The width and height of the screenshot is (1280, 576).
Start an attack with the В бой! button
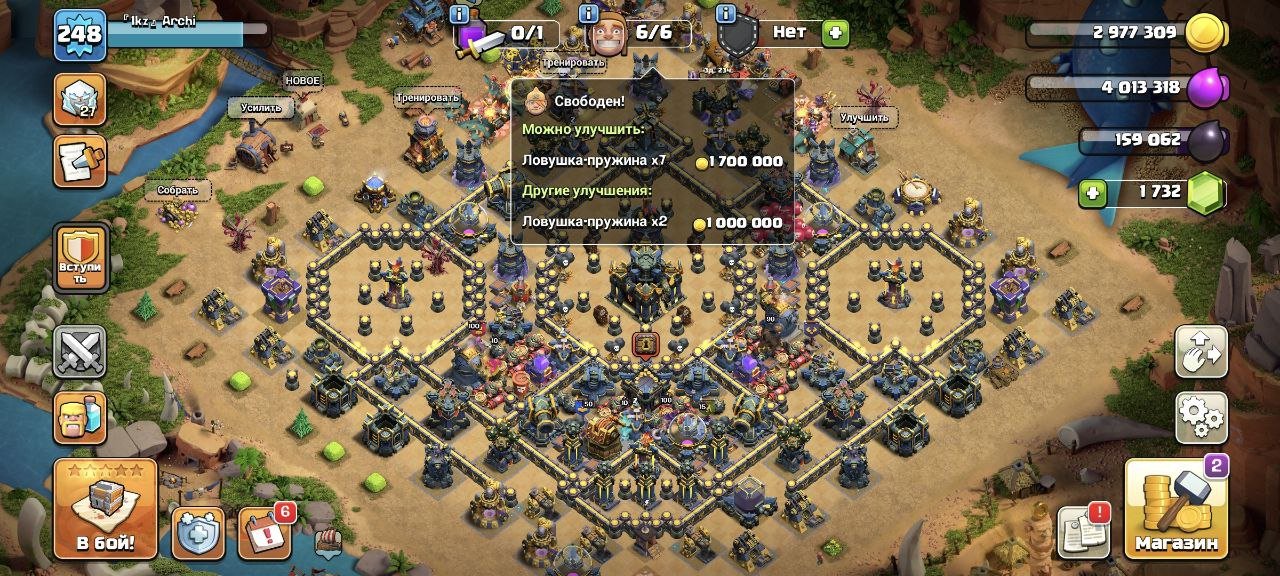click(105, 510)
